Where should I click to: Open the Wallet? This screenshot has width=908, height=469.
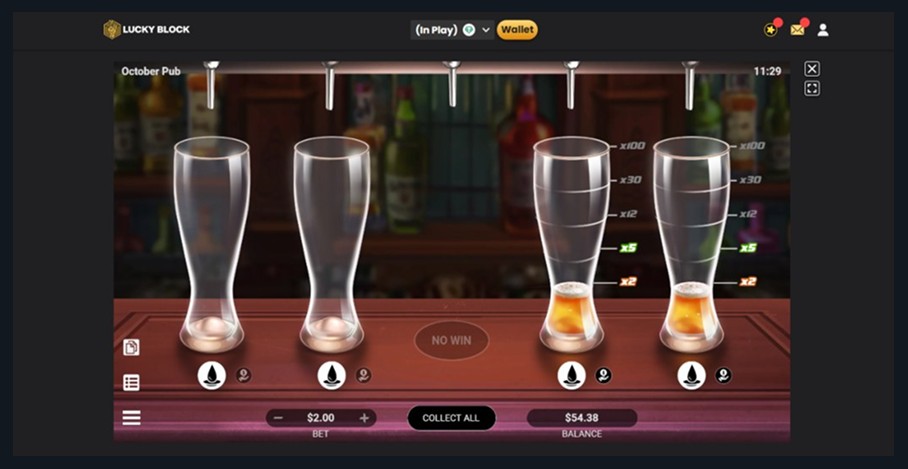[x=517, y=30]
